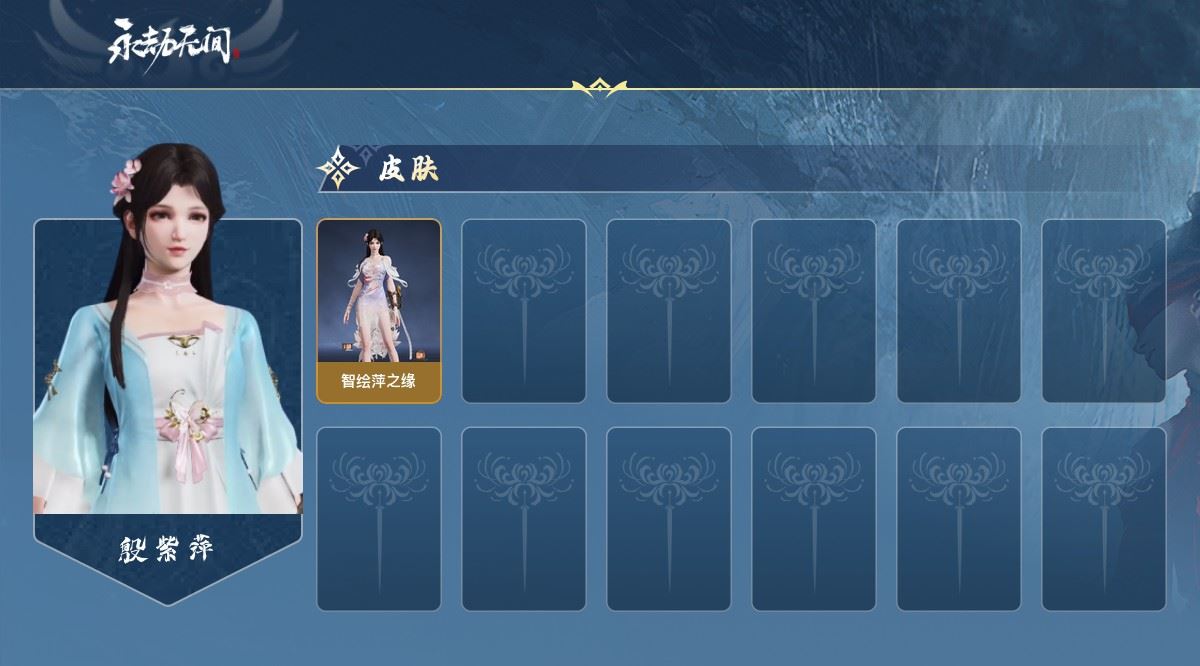Screen dimensions: 1200x666
Task: Select the 智绘萍之缘 skin card
Action: click(x=379, y=311)
